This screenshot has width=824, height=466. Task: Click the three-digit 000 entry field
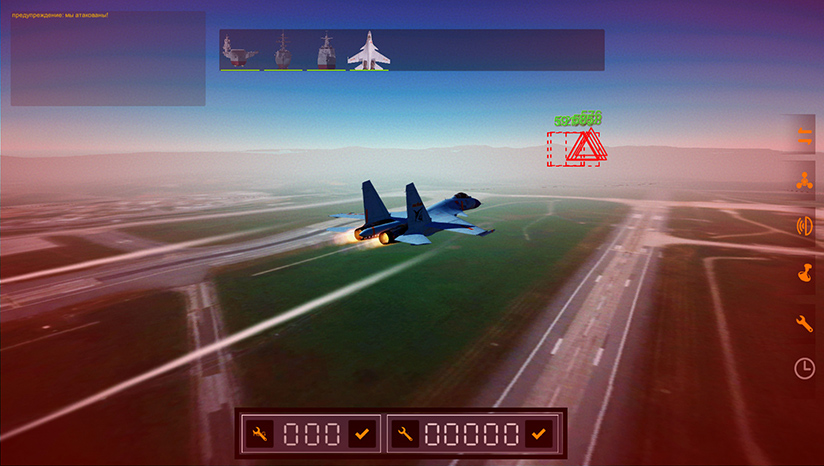[x=309, y=434]
